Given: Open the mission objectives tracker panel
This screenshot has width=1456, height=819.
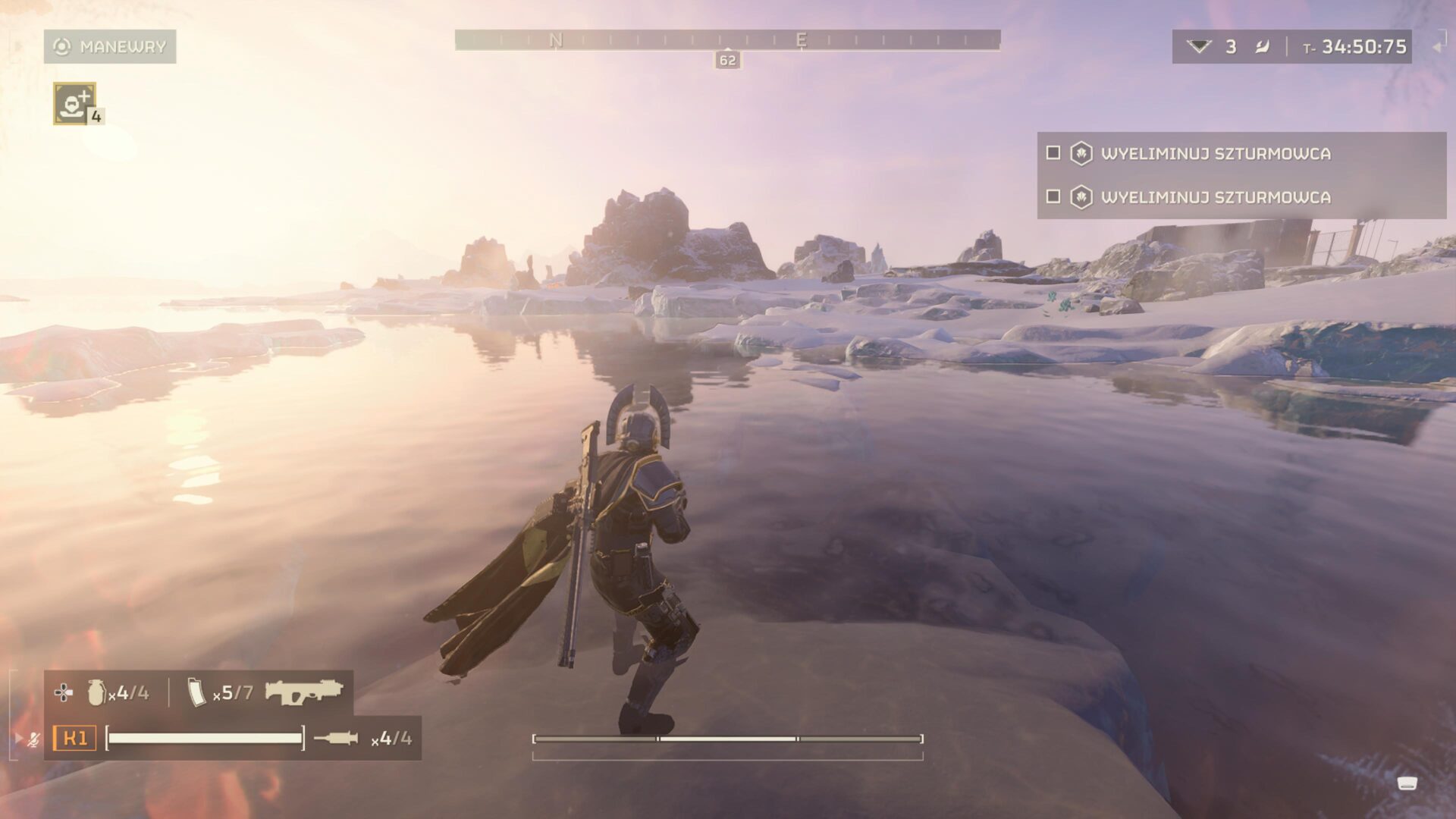Looking at the screenshot, I should click(1241, 175).
